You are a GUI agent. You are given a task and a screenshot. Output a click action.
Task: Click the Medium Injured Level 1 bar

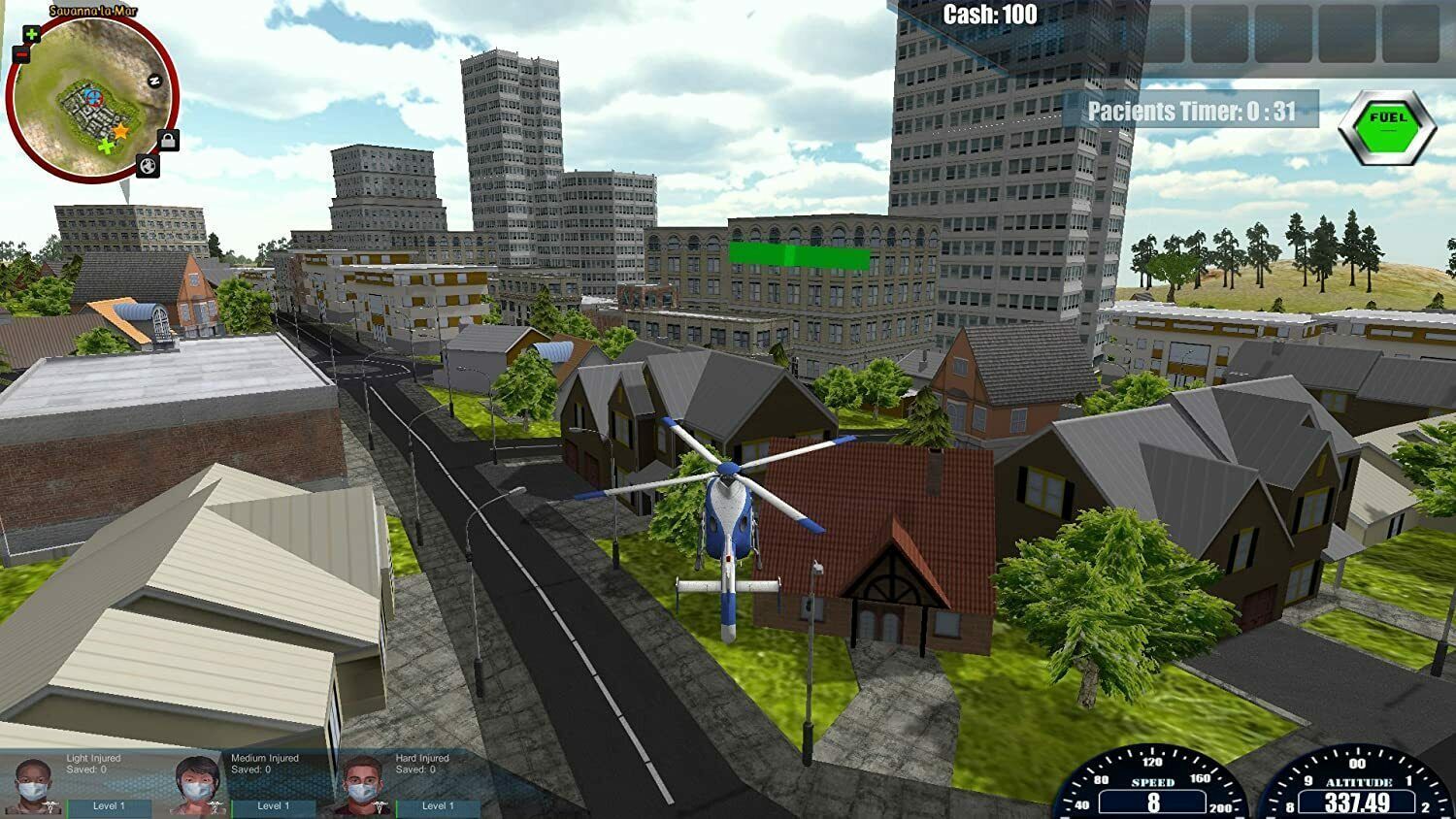[x=275, y=806]
